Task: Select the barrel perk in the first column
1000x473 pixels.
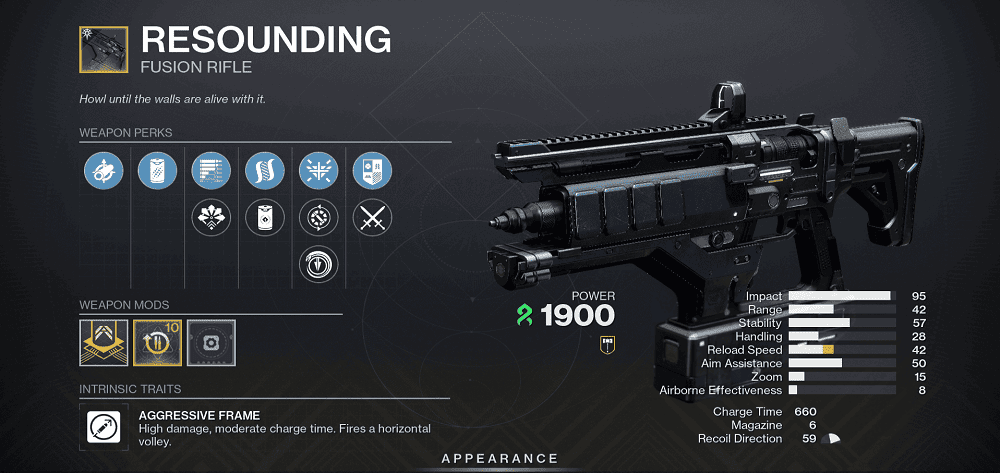Action: (x=104, y=171)
